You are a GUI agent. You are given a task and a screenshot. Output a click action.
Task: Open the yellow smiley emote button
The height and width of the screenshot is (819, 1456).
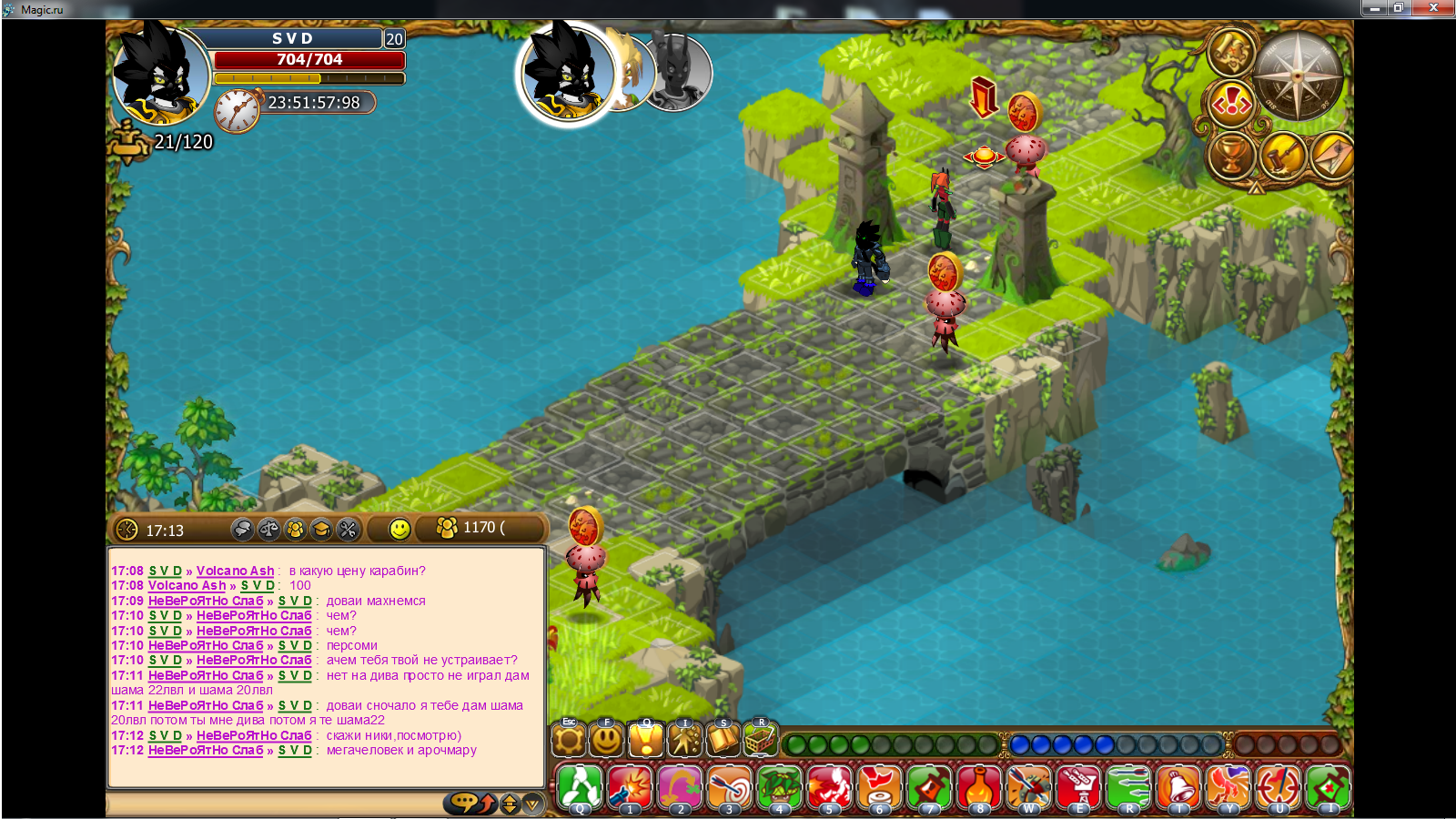click(x=399, y=529)
